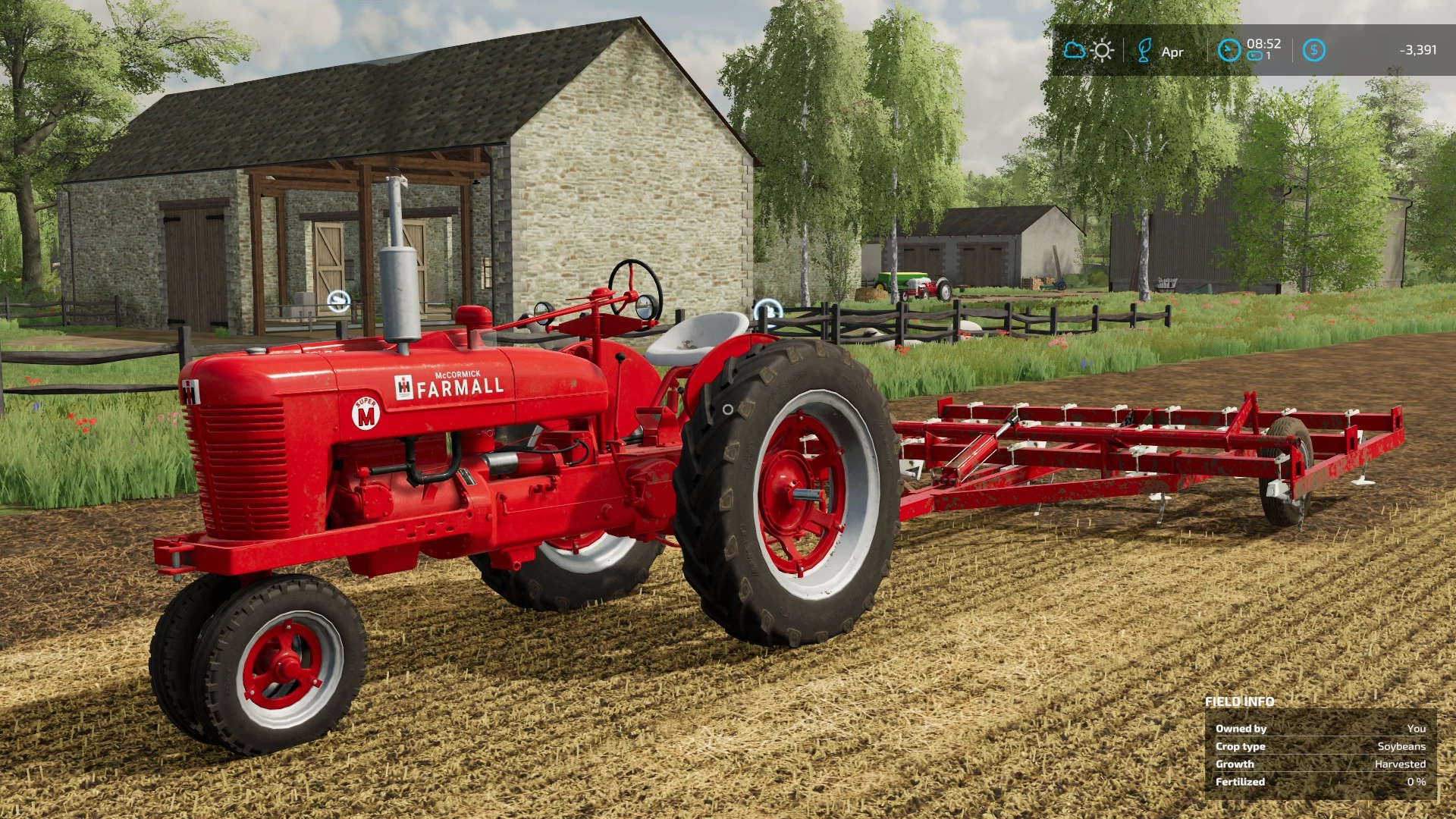Click the cloudy weather forecast icon
Viewport: 1456px width, 819px height.
[x=1076, y=50]
